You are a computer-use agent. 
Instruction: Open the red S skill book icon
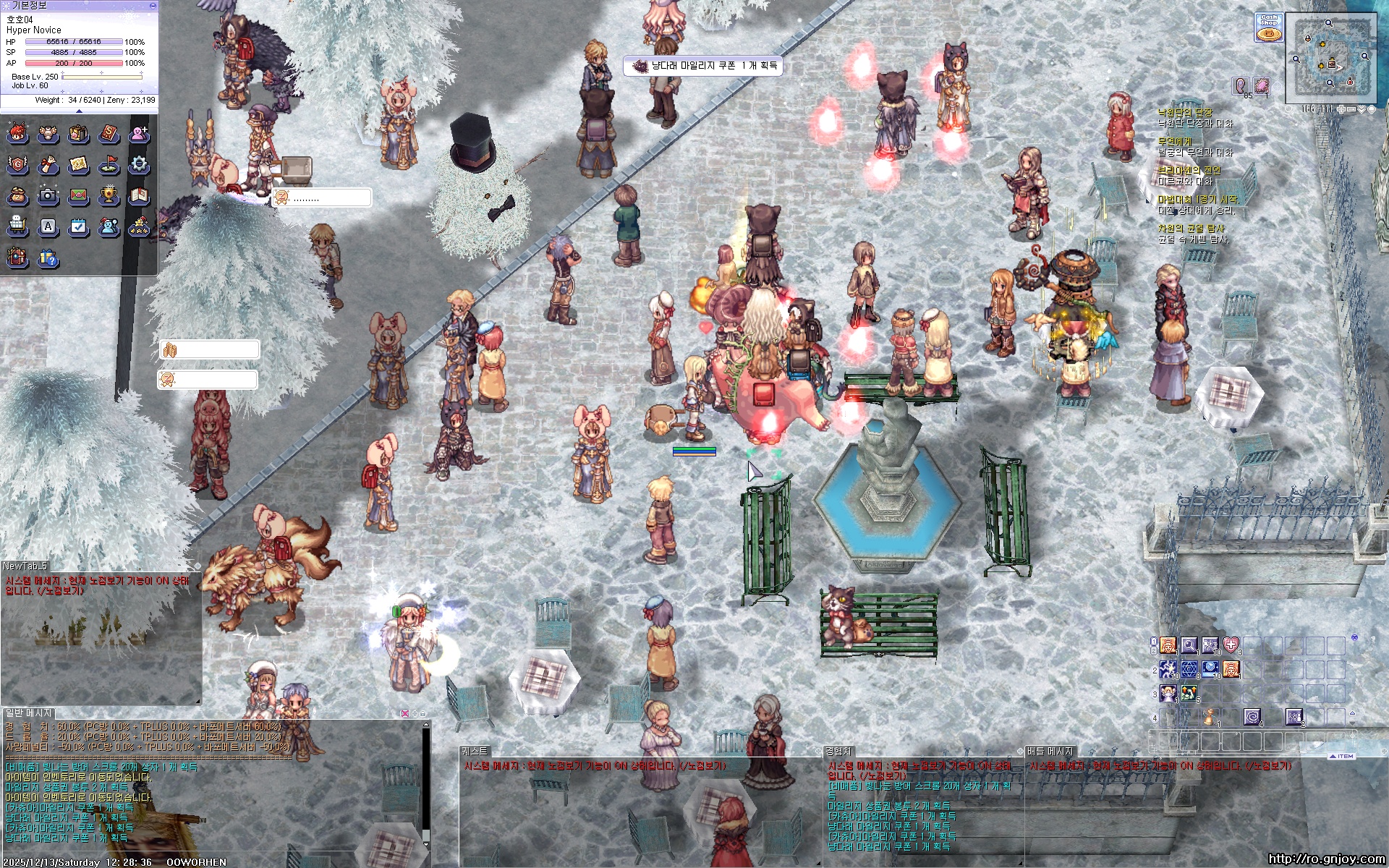click(x=109, y=134)
